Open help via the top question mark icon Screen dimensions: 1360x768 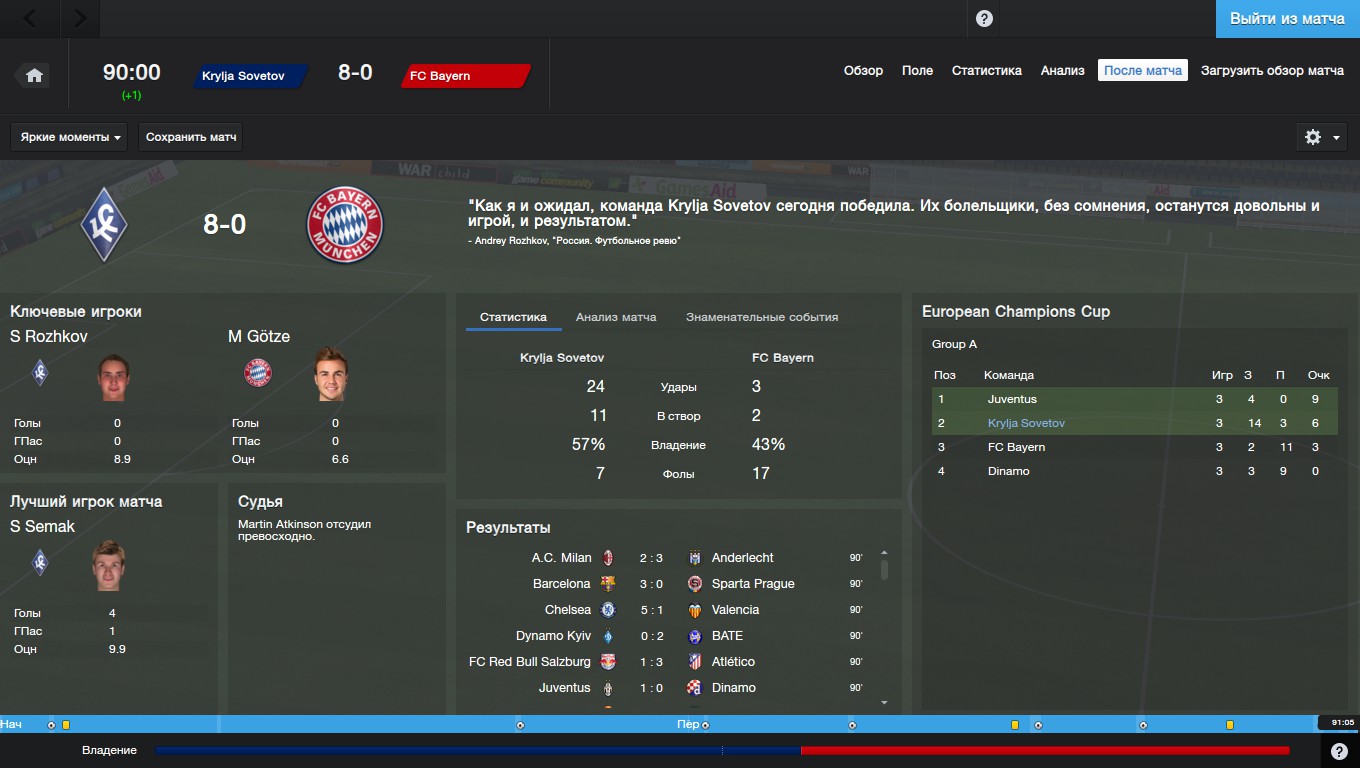coord(985,17)
